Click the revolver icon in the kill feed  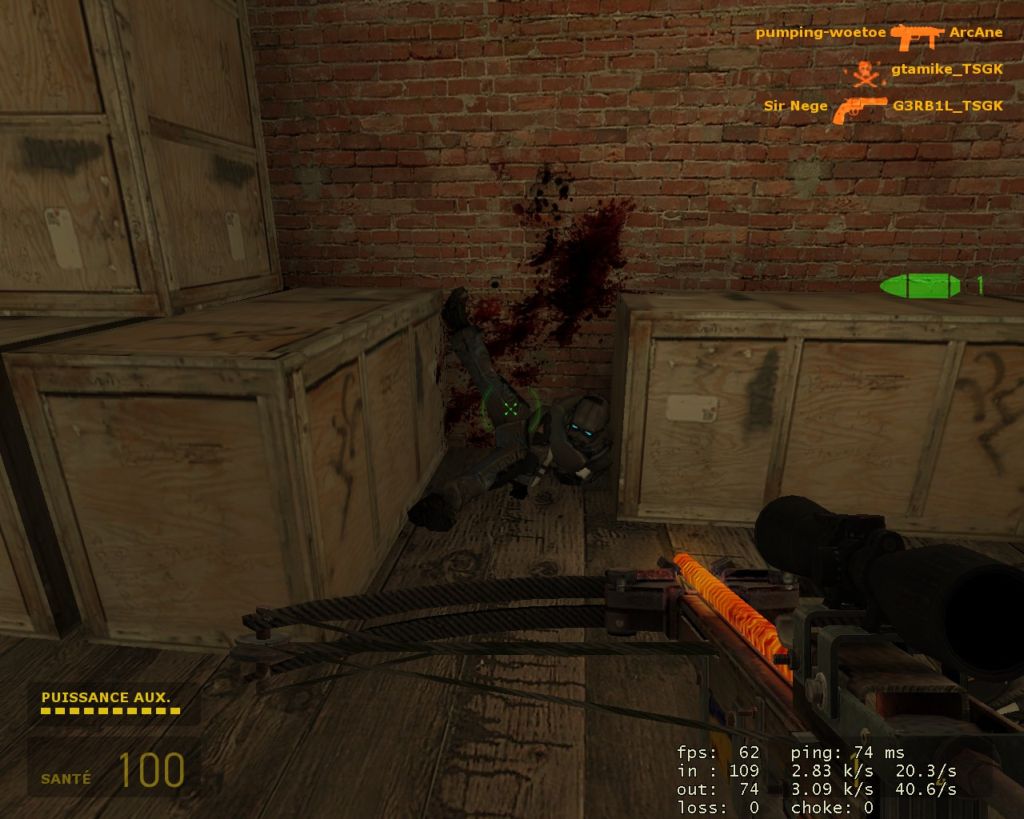pos(859,108)
